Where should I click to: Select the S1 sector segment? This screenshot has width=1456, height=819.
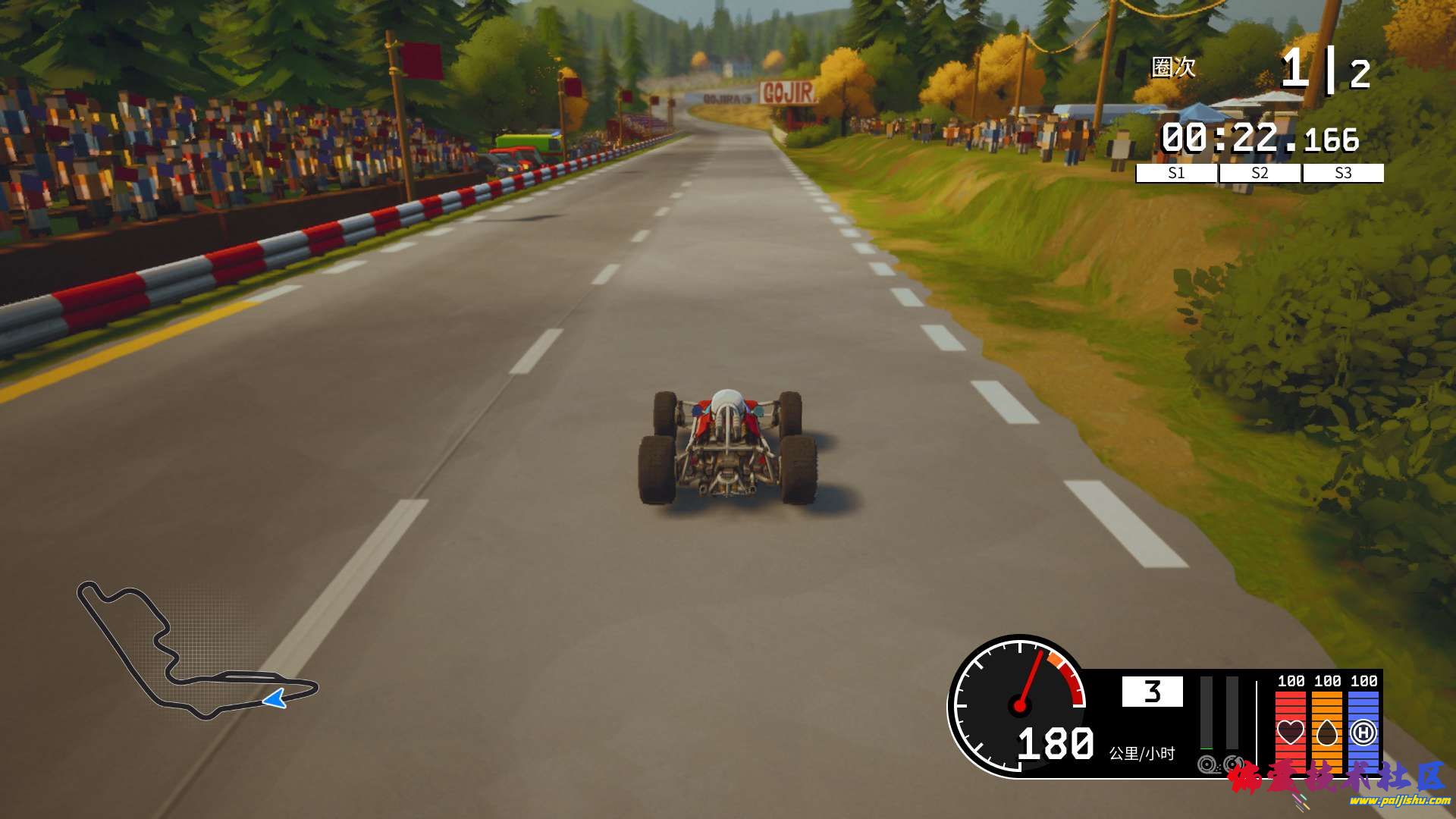[x=1176, y=174]
